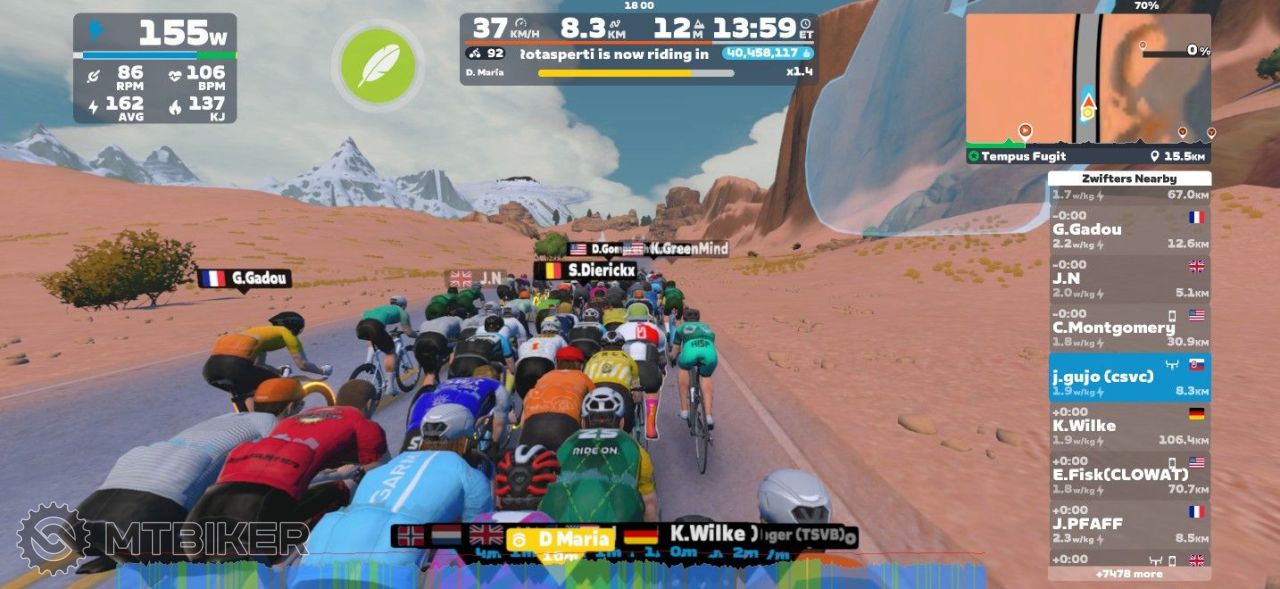1280x589 pixels.
Task: Select the D Maria rider tag
Action: click(561, 539)
